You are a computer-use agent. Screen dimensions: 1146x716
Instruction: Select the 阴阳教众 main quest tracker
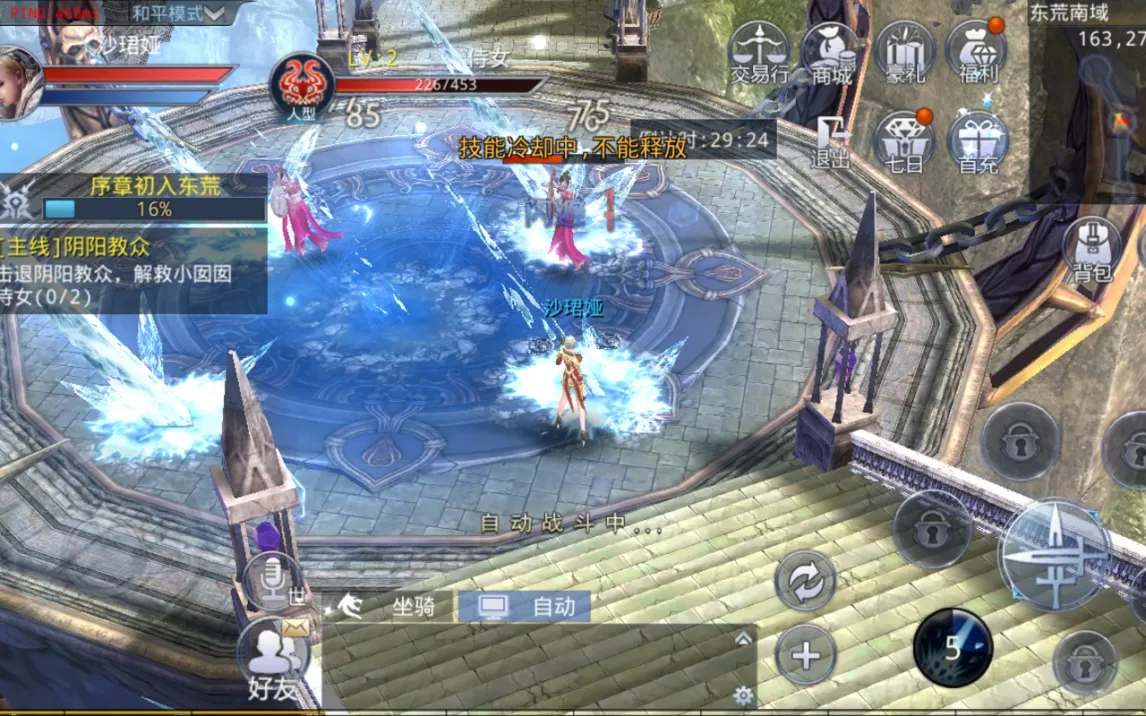point(134,270)
